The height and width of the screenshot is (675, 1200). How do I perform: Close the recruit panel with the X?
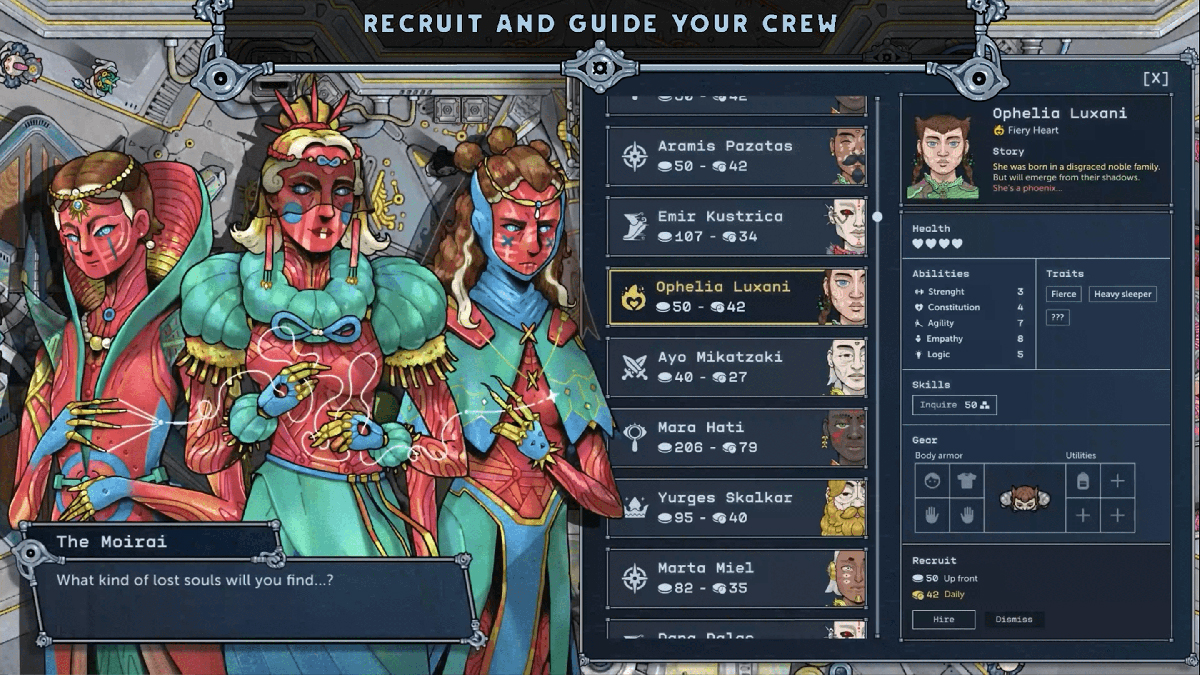tap(1154, 78)
